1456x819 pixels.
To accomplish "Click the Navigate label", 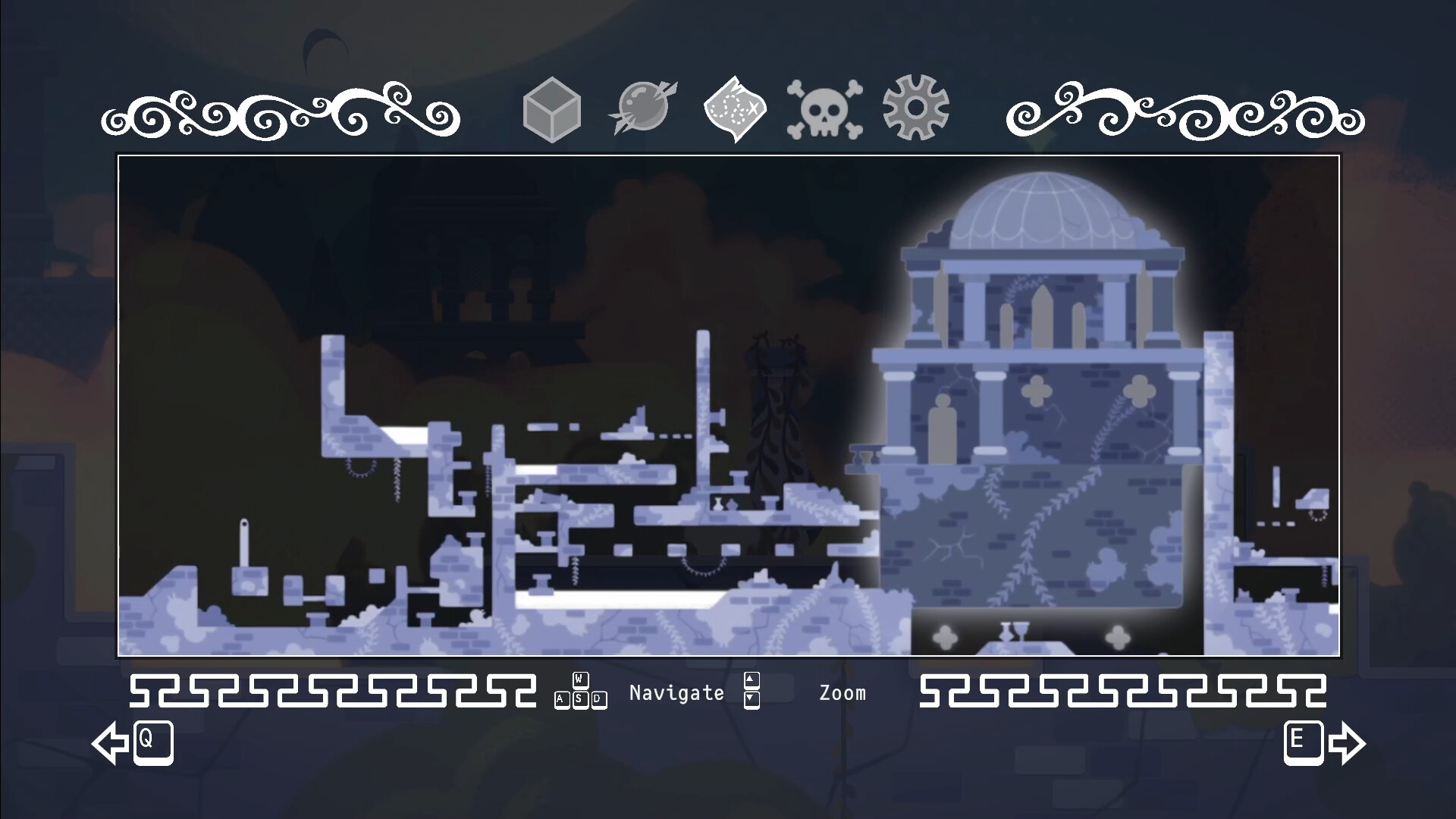I will click(676, 692).
